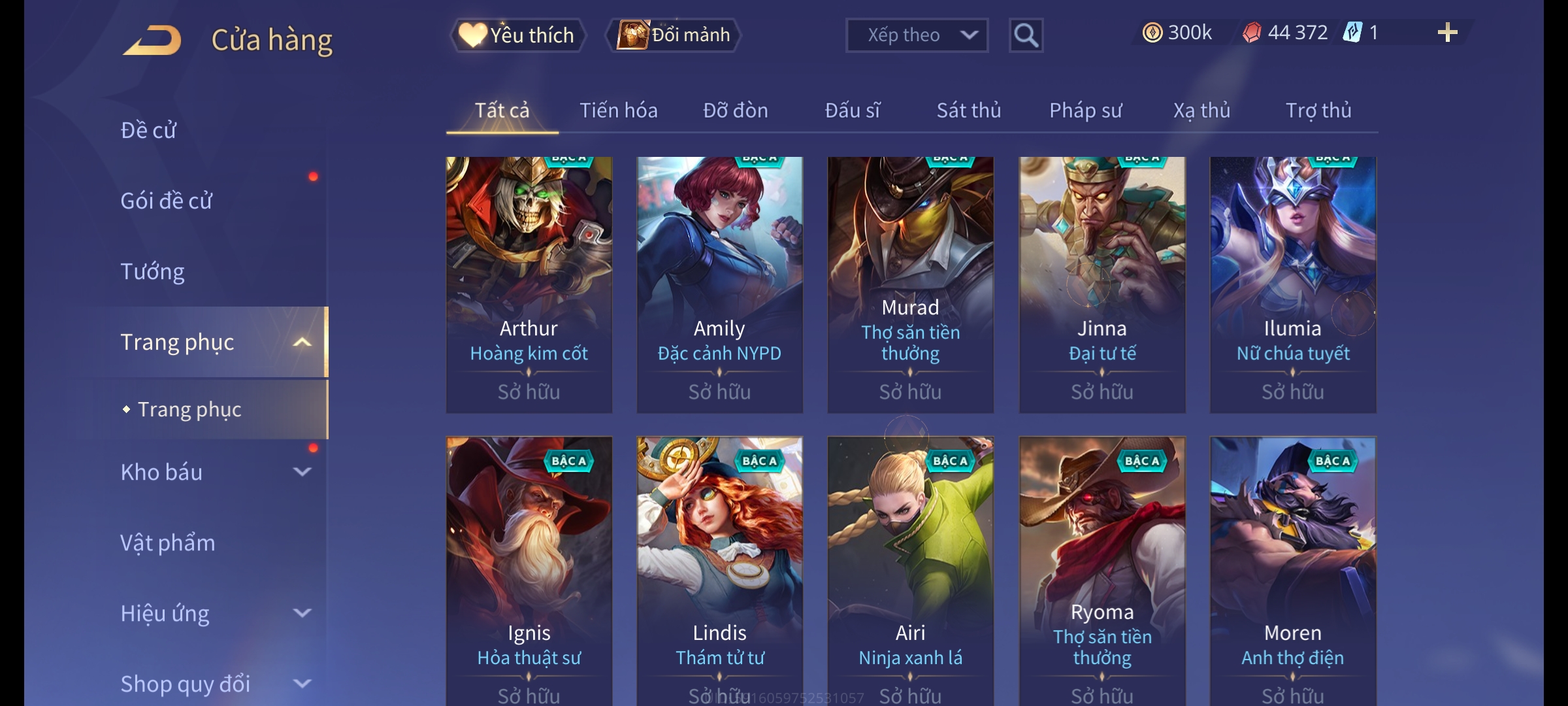Go to the Vật phẩm items section

pyautogui.click(x=168, y=543)
